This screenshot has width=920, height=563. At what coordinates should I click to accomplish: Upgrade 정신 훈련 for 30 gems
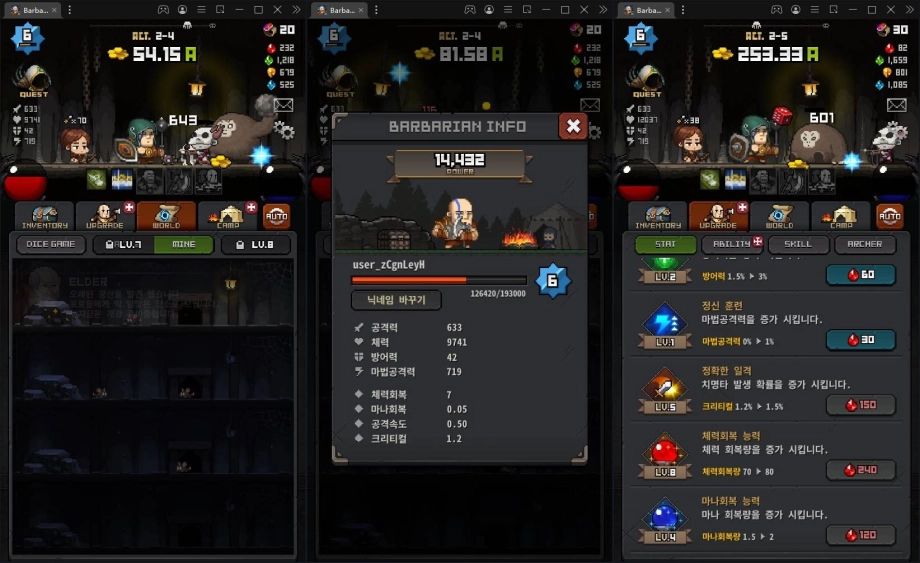pyautogui.click(x=860, y=340)
